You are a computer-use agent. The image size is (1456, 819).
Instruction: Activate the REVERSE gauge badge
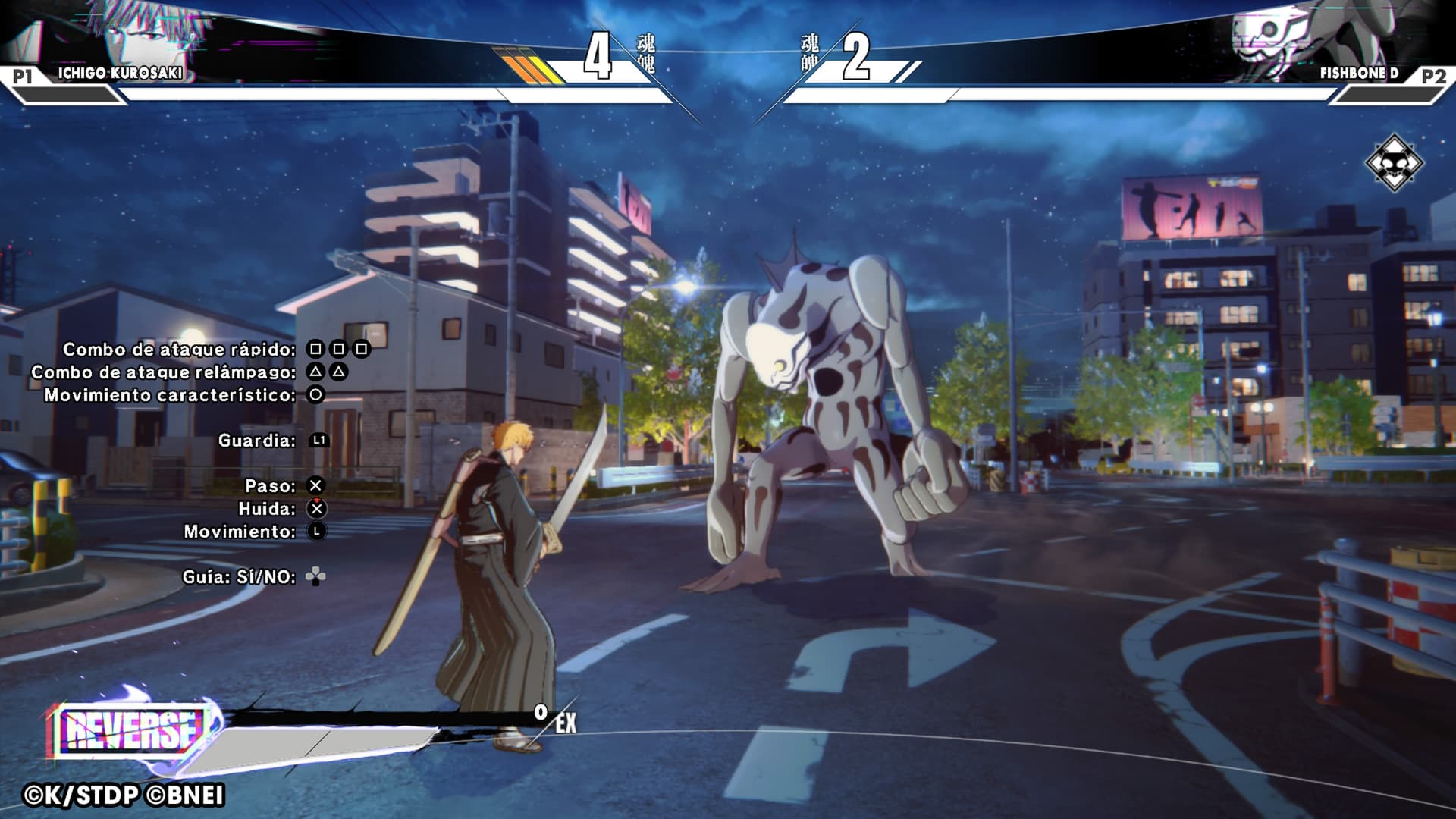point(129,730)
